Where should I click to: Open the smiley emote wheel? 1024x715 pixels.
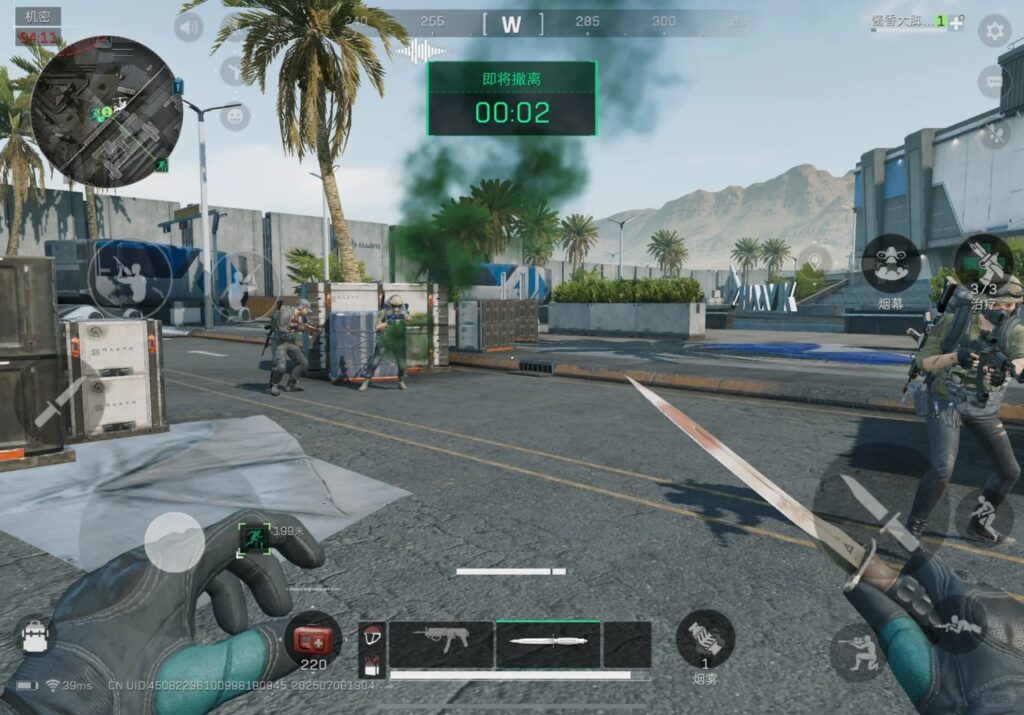[234, 117]
